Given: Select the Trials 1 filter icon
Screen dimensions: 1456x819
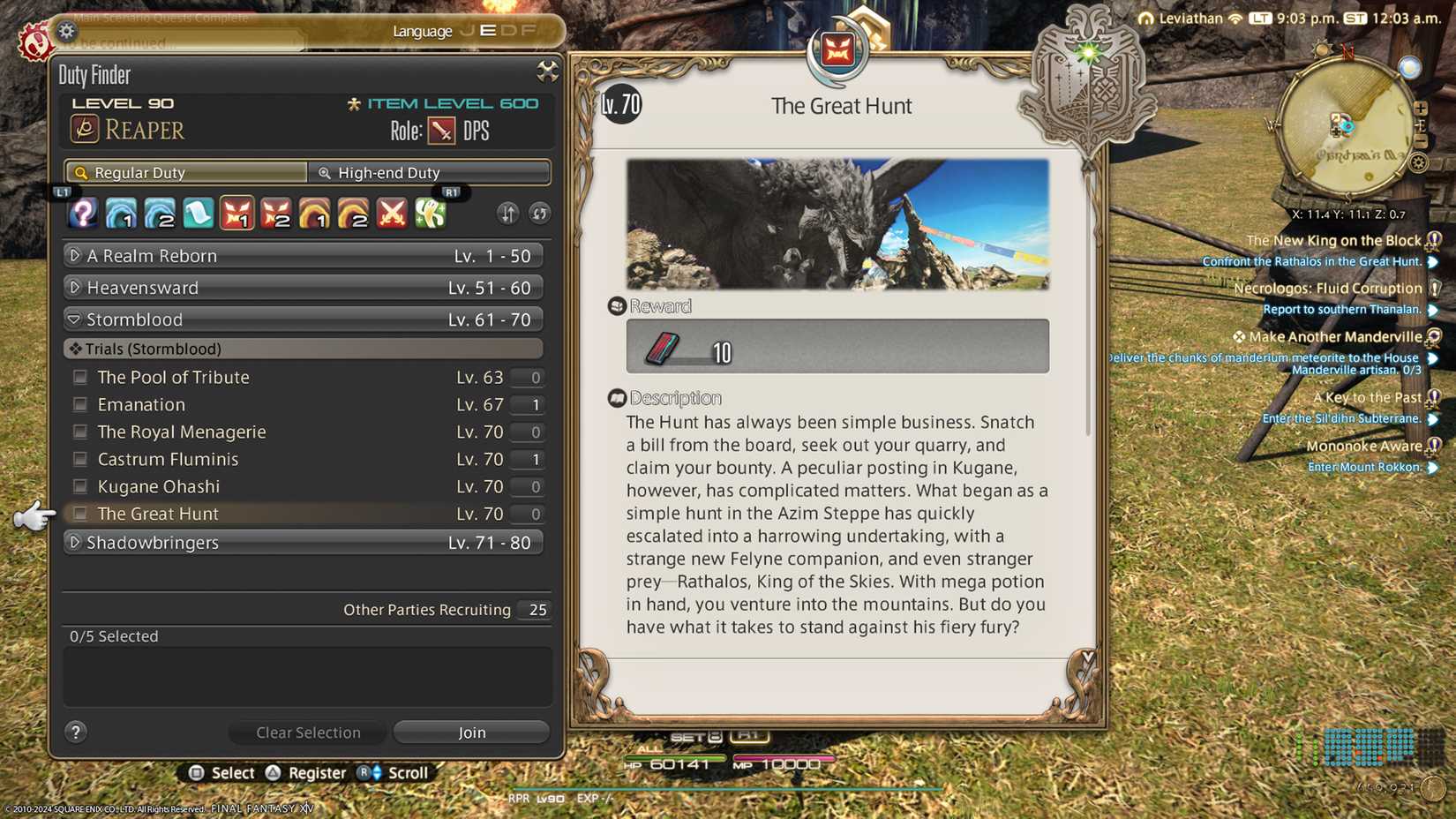Looking at the screenshot, I should click(237, 213).
